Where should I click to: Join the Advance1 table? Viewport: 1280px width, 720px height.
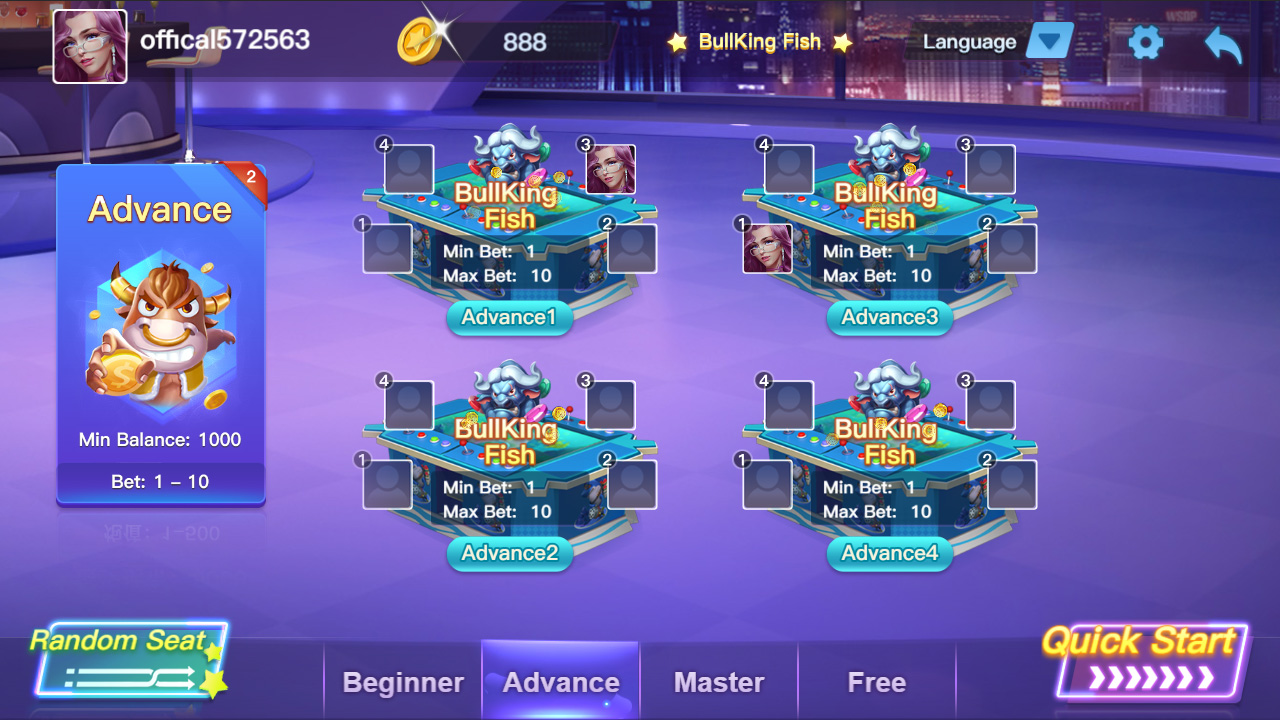tap(509, 317)
